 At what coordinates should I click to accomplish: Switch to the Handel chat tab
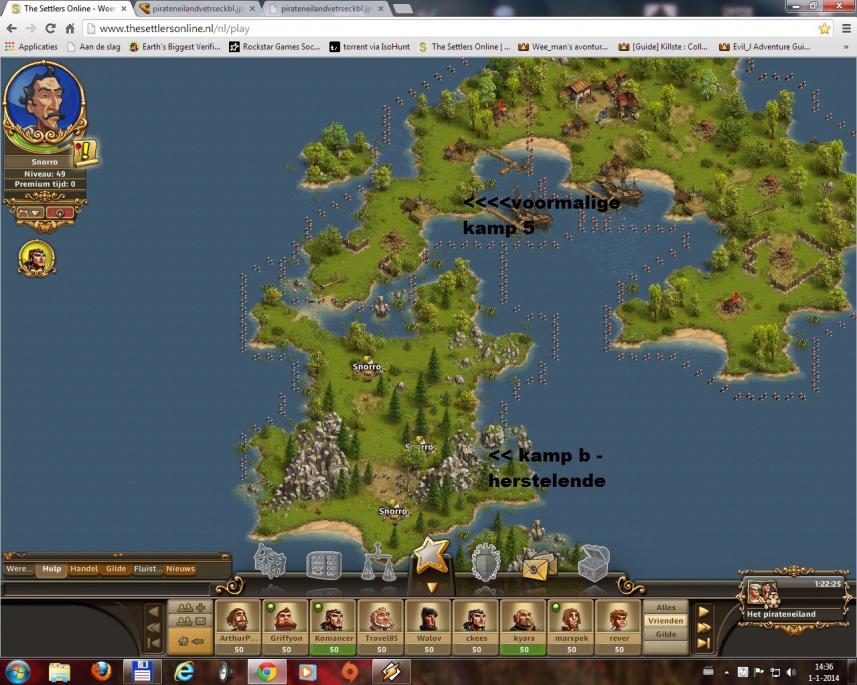click(84, 569)
